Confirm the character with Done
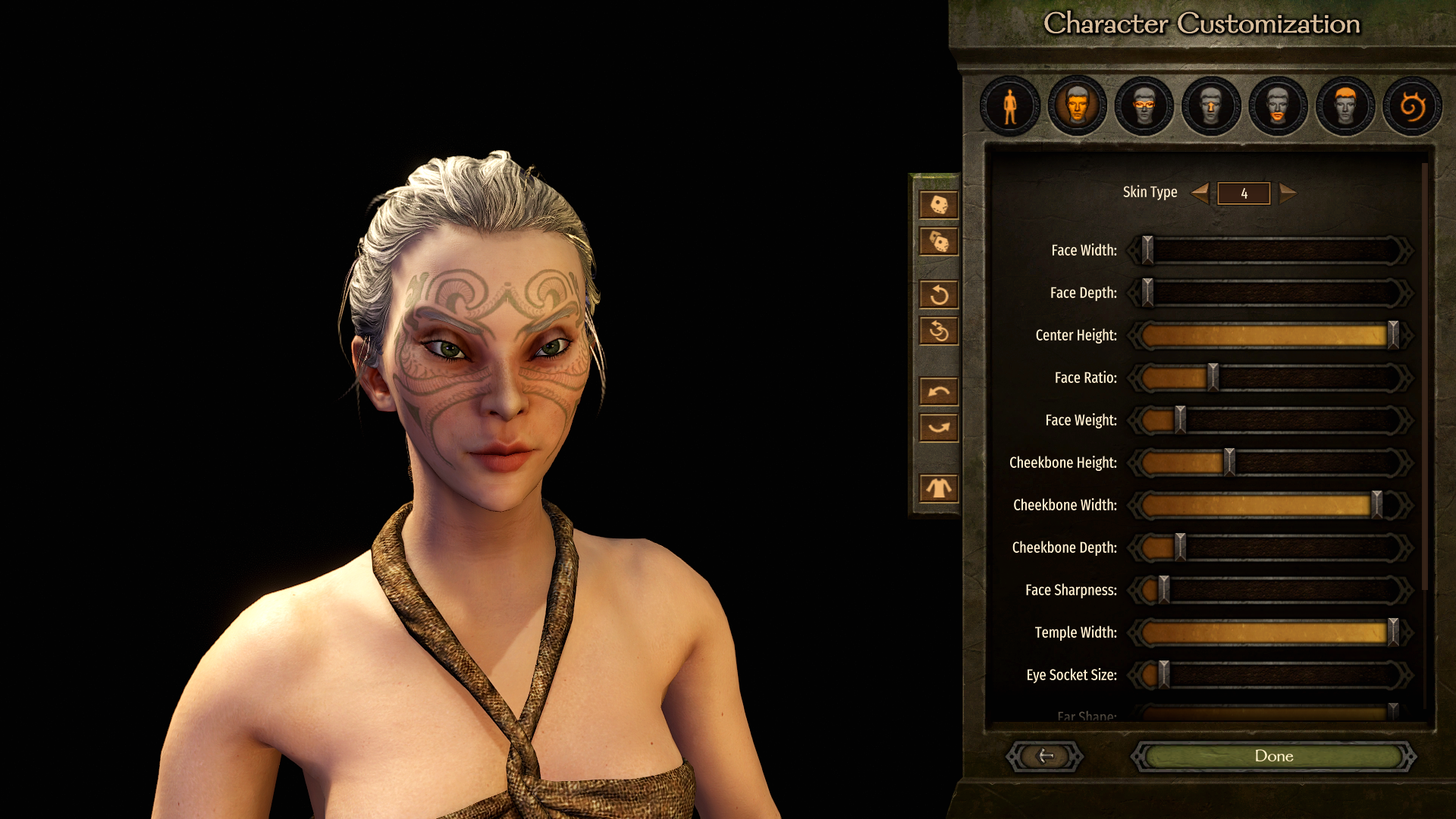Viewport: 1456px width, 819px height. pos(1273,756)
